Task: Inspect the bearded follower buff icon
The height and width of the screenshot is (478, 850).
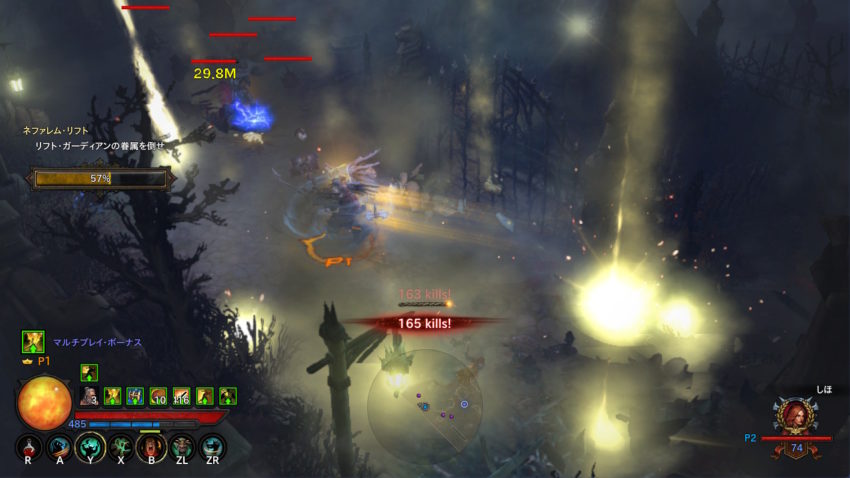Action: 89,396
